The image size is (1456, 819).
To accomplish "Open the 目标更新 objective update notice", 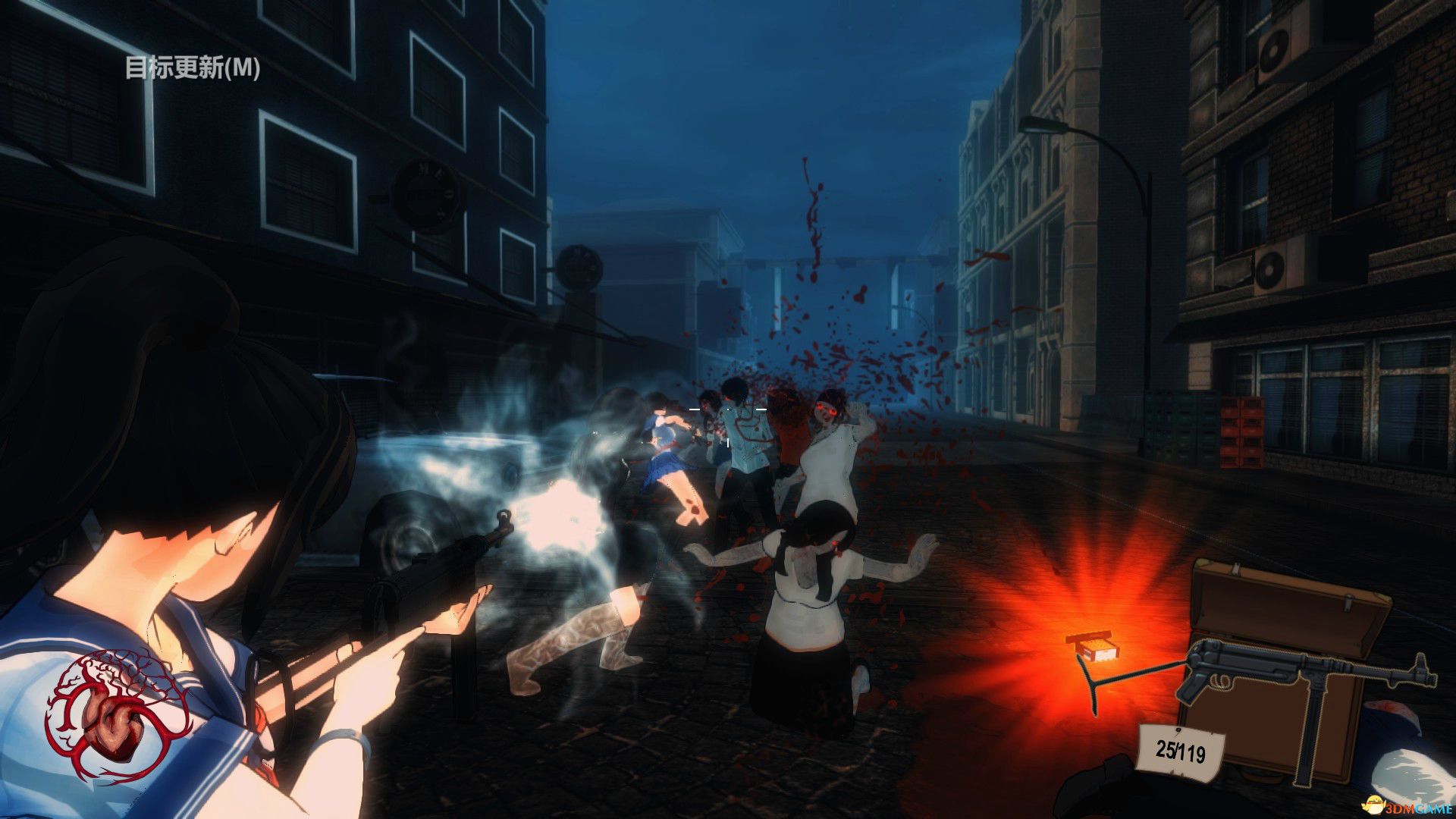I will pos(193,68).
